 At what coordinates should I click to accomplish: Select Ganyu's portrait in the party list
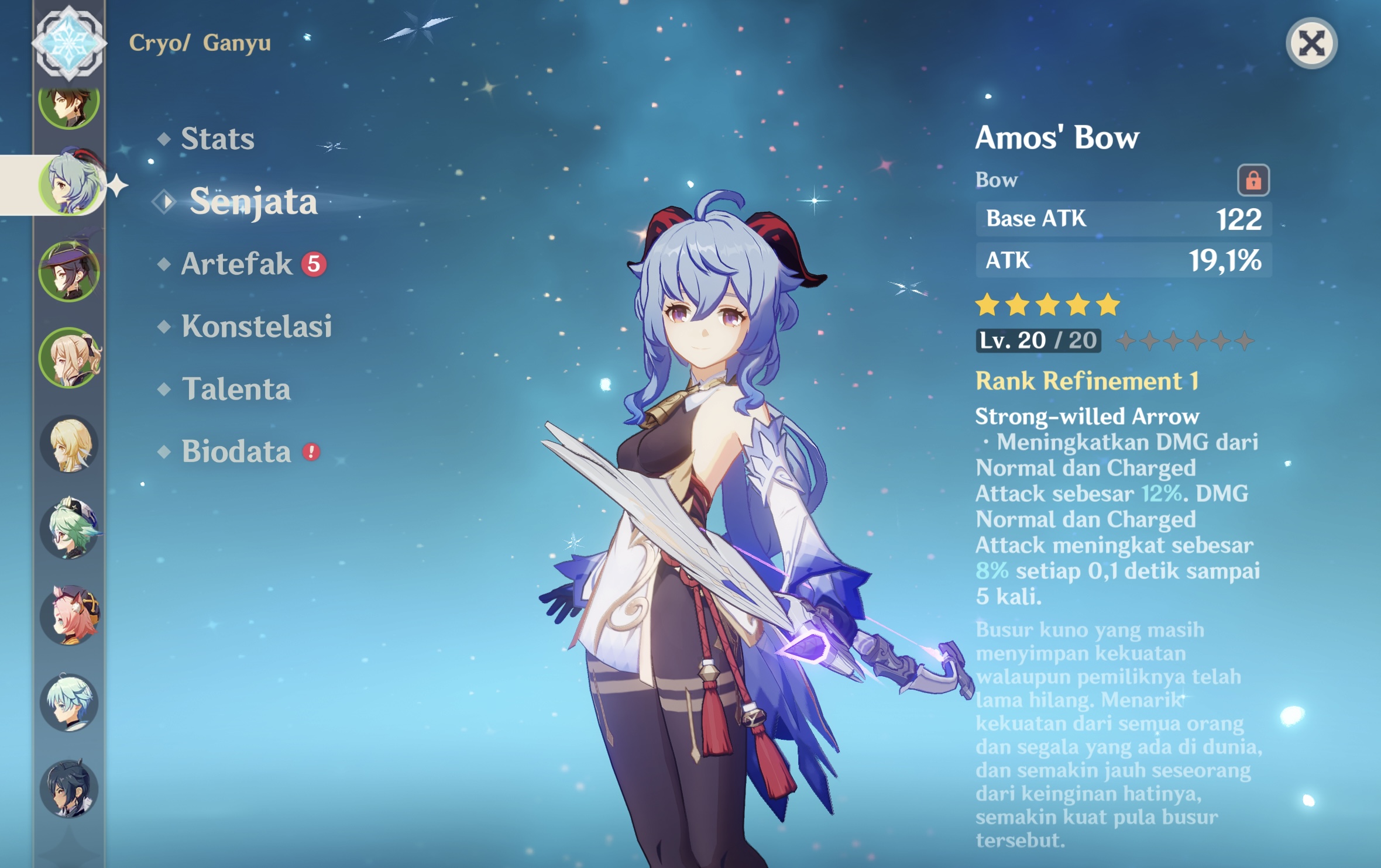click(x=70, y=184)
